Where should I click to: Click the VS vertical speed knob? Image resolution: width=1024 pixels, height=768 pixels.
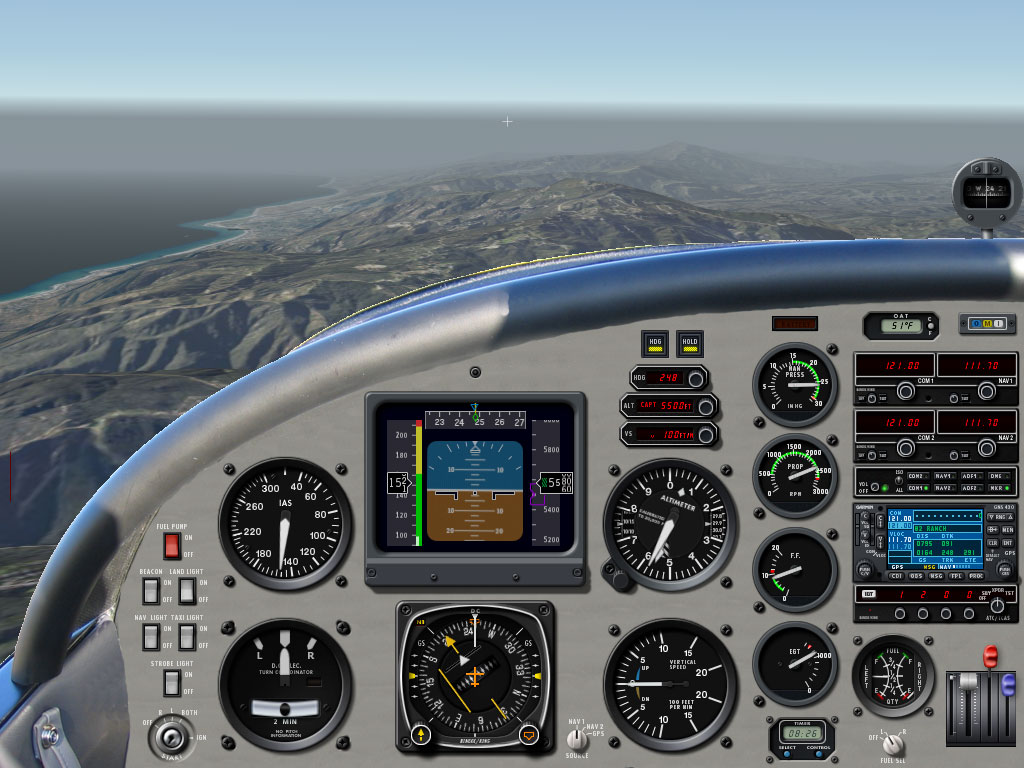click(x=707, y=434)
